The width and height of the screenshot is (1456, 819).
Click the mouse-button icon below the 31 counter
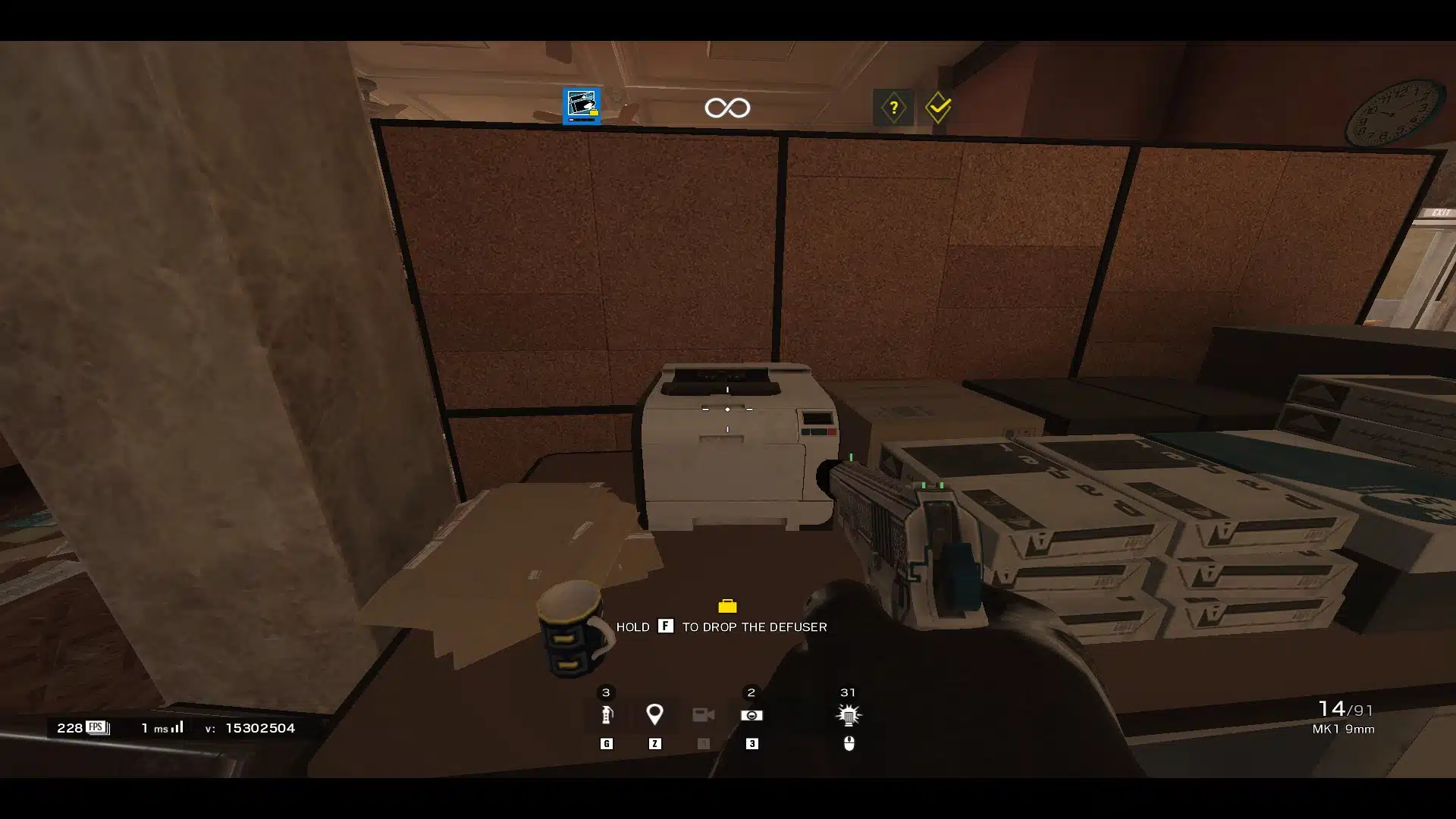pos(849,744)
